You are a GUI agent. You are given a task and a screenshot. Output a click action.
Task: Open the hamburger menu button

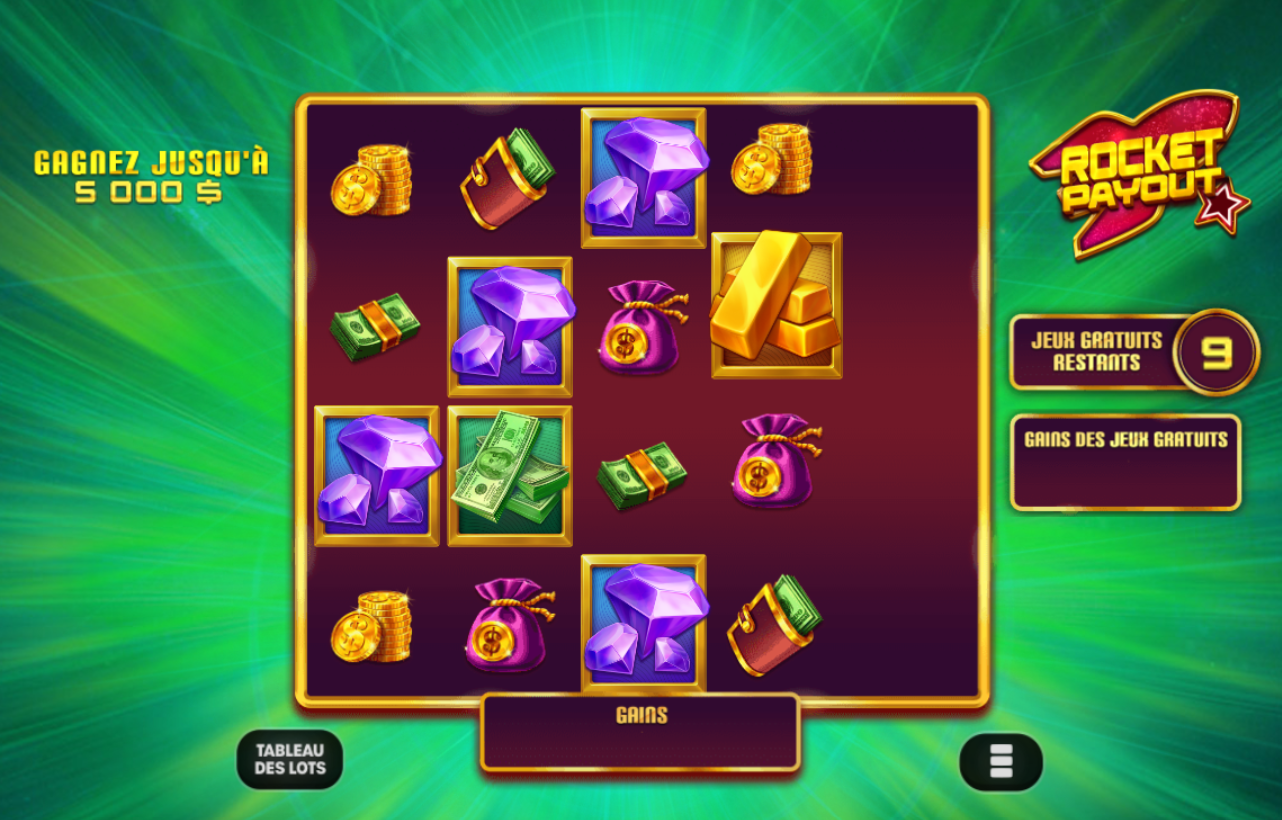1000,760
